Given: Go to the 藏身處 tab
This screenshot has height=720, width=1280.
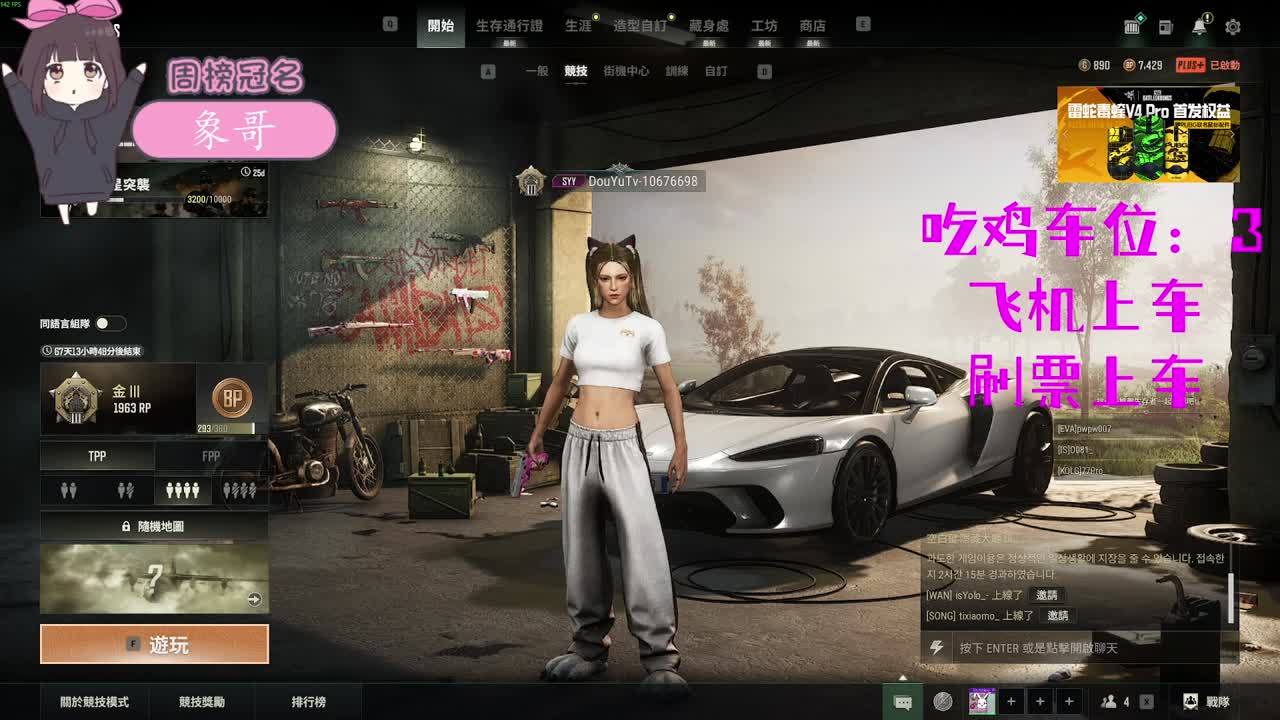Looking at the screenshot, I should tap(708, 26).
